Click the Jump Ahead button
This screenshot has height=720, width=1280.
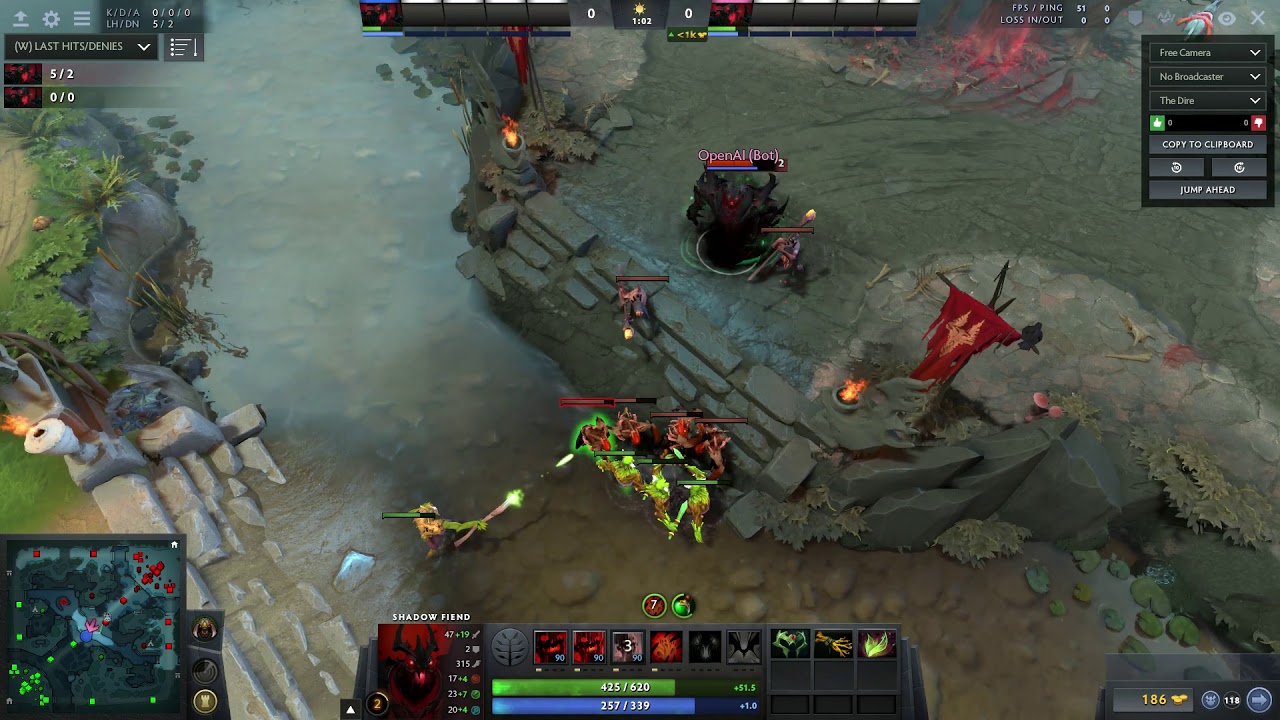coord(1207,190)
